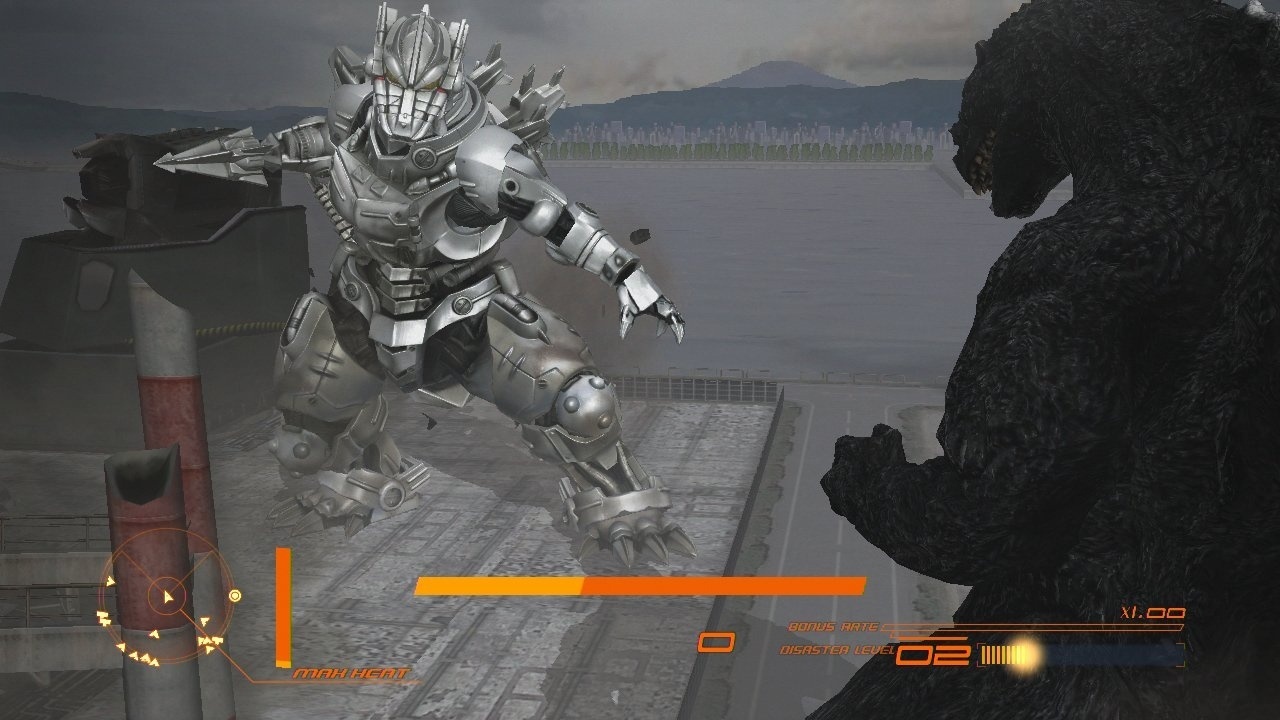Click the striped smokestack on the left
Screen dimensions: 1280x720
click(x=165, y=400)
